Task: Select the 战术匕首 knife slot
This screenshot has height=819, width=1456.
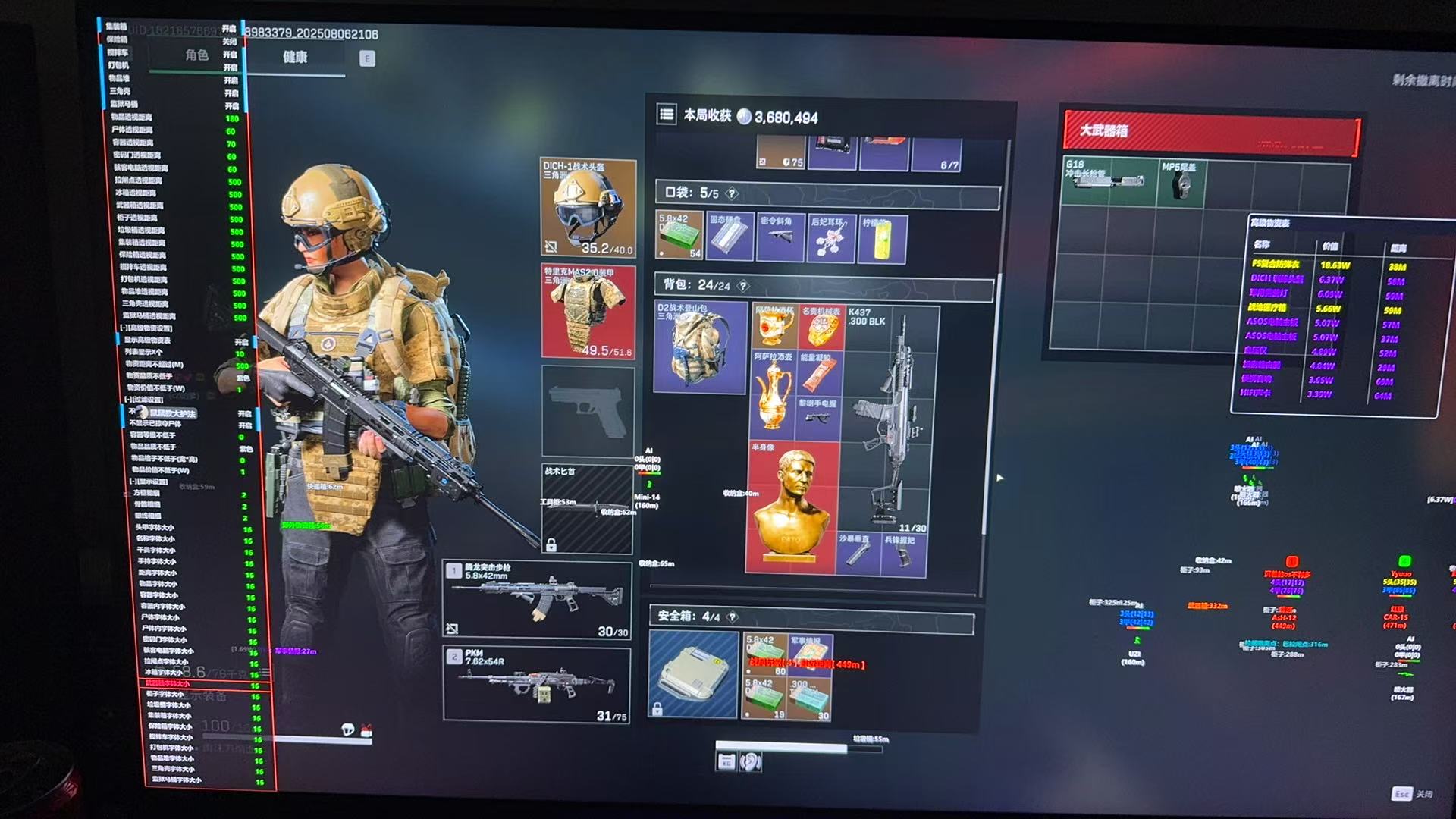Action: [587, 508]
